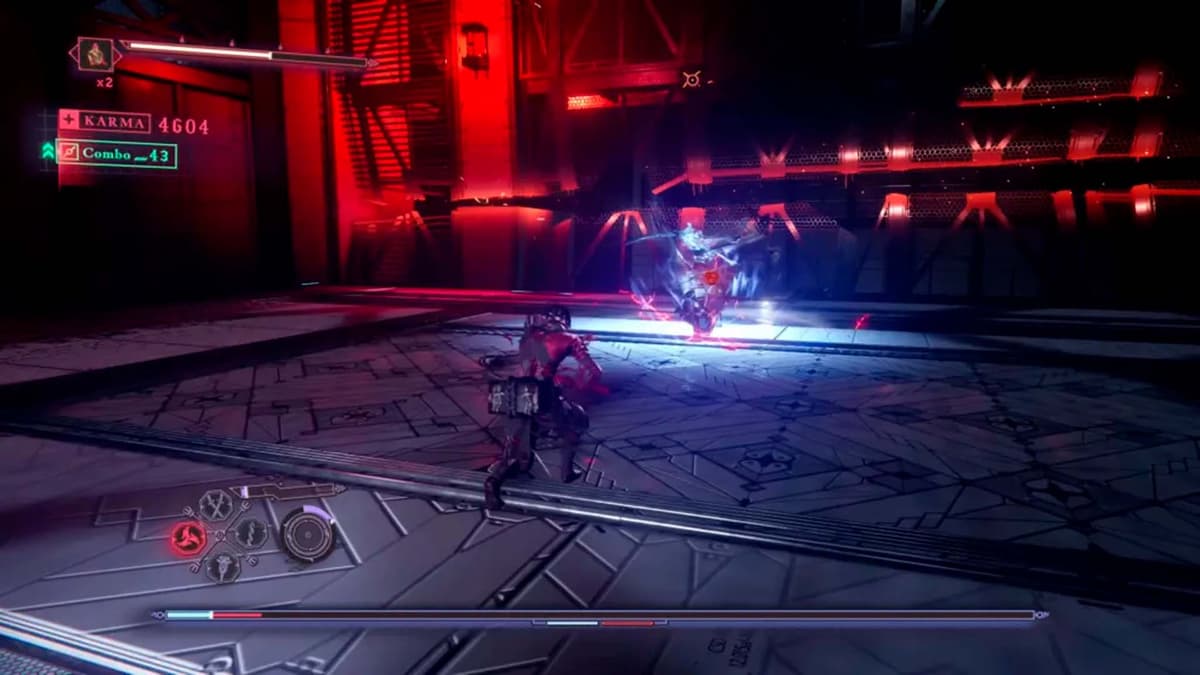
Task: Click the lock-on target reticle marker
Action: (691, 78)
